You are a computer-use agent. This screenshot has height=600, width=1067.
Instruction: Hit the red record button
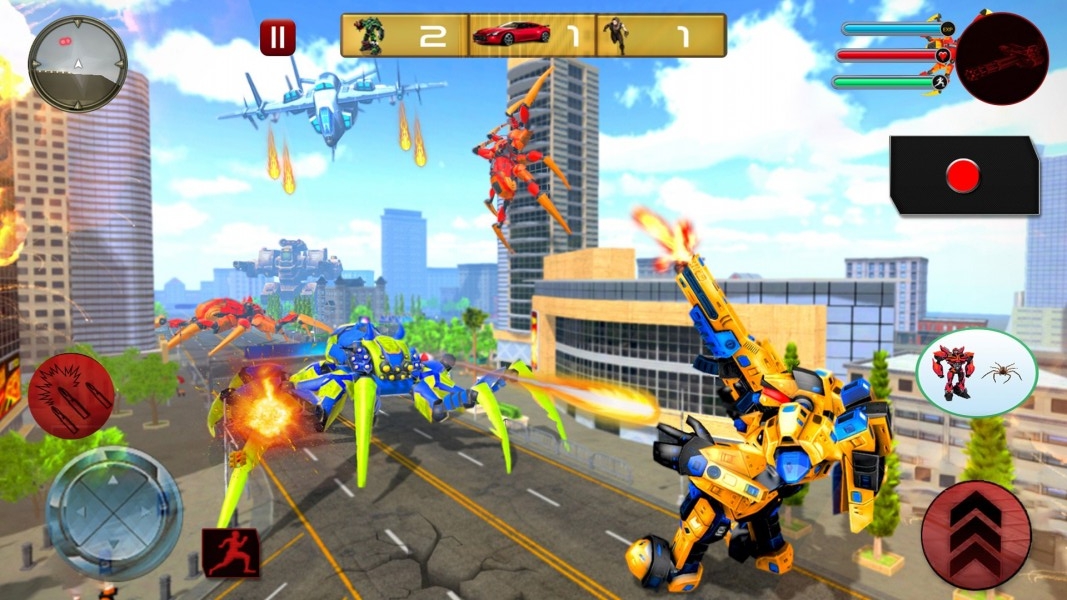[963, 176]
